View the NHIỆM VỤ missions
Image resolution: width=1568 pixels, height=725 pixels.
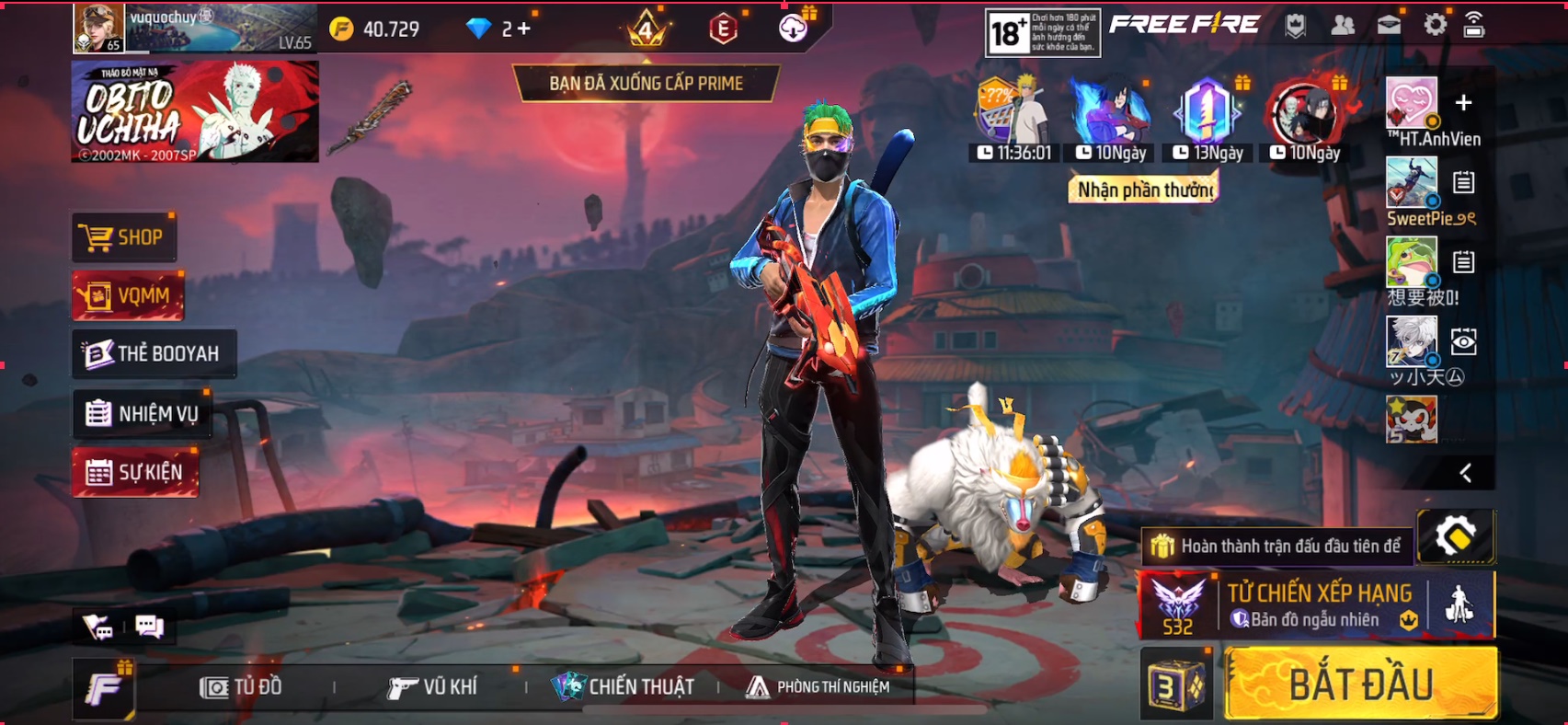143,414
